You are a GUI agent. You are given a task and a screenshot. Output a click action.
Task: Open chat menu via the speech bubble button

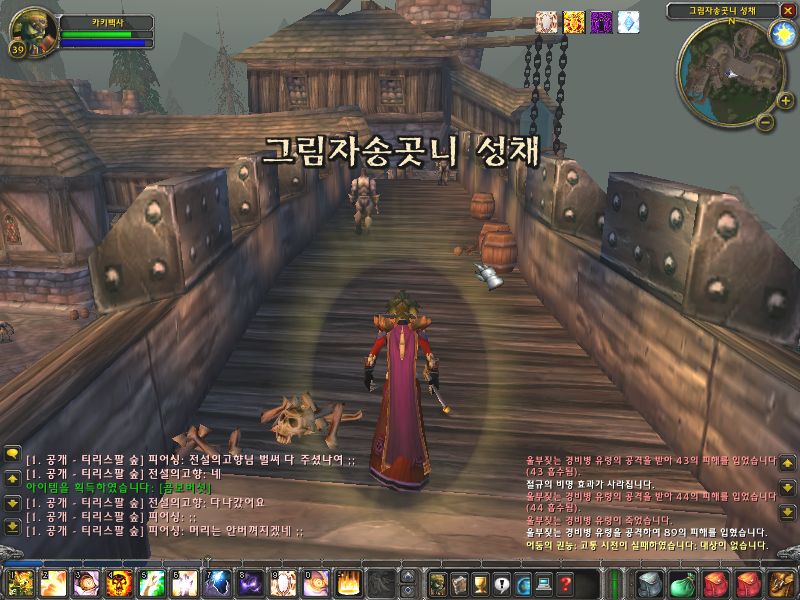pos(12,454)
